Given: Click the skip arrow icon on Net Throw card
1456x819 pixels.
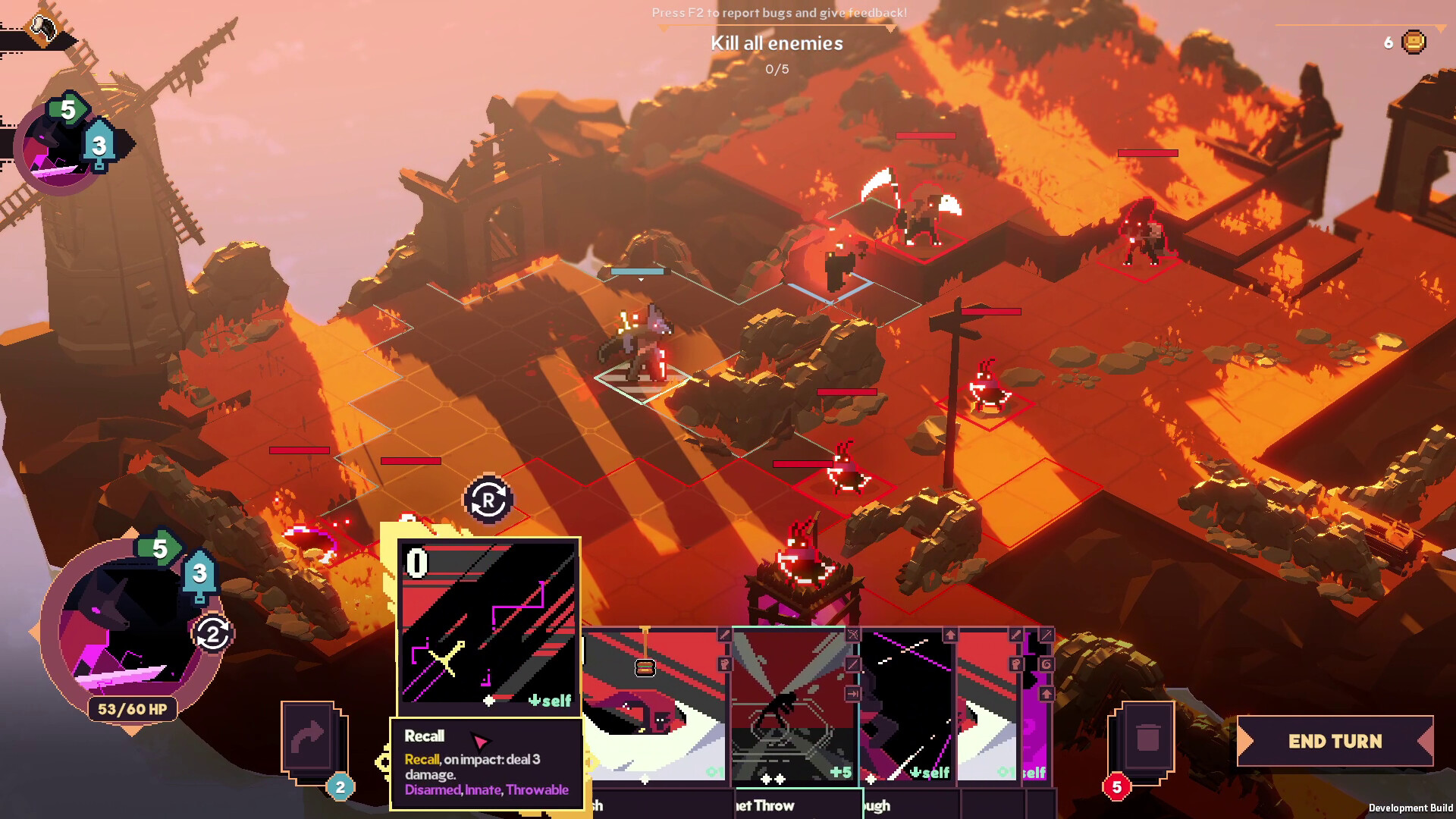Looking at the screenshot, I should click(x=852, y=694).
